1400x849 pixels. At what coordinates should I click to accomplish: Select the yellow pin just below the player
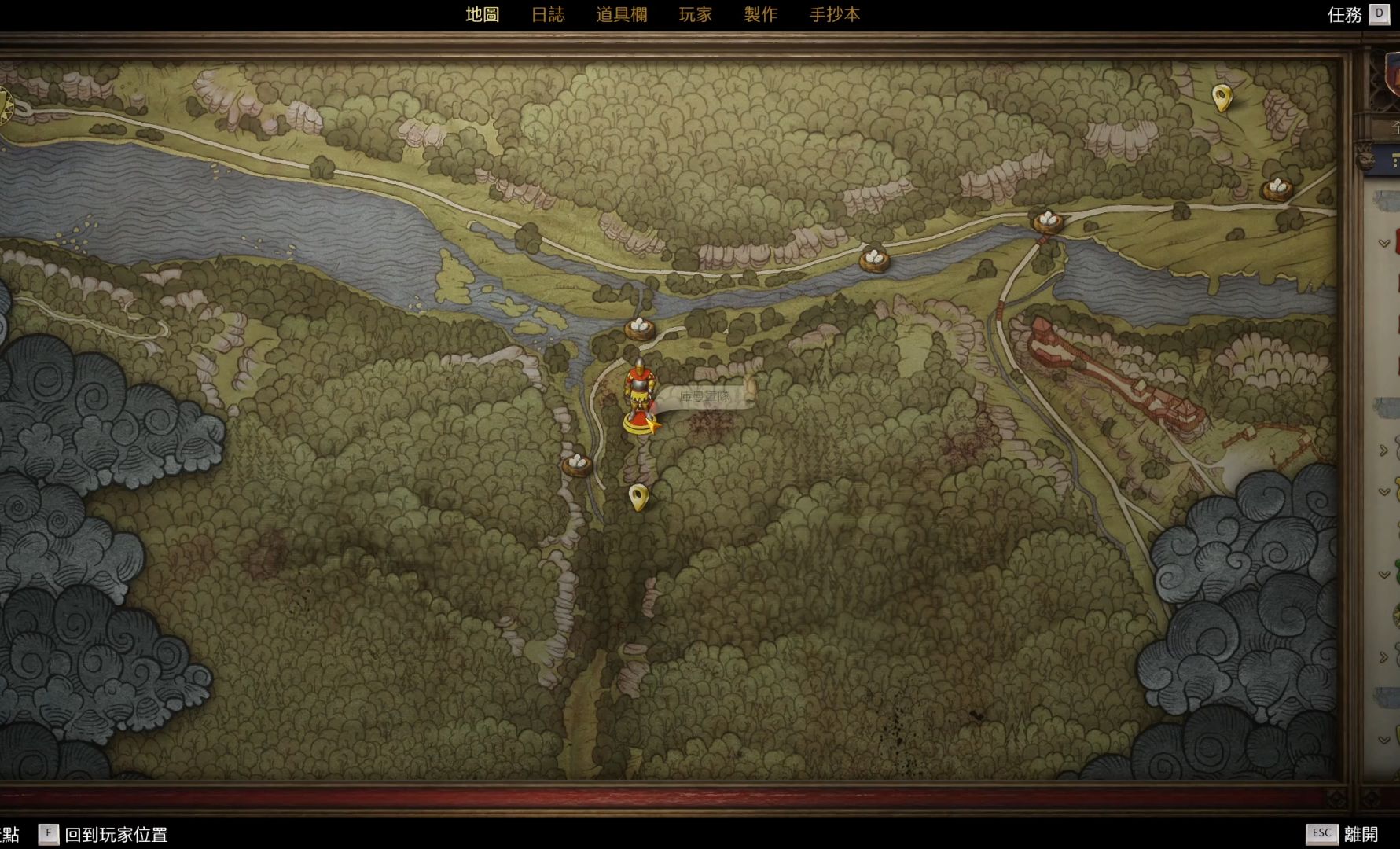click(638, 497)
